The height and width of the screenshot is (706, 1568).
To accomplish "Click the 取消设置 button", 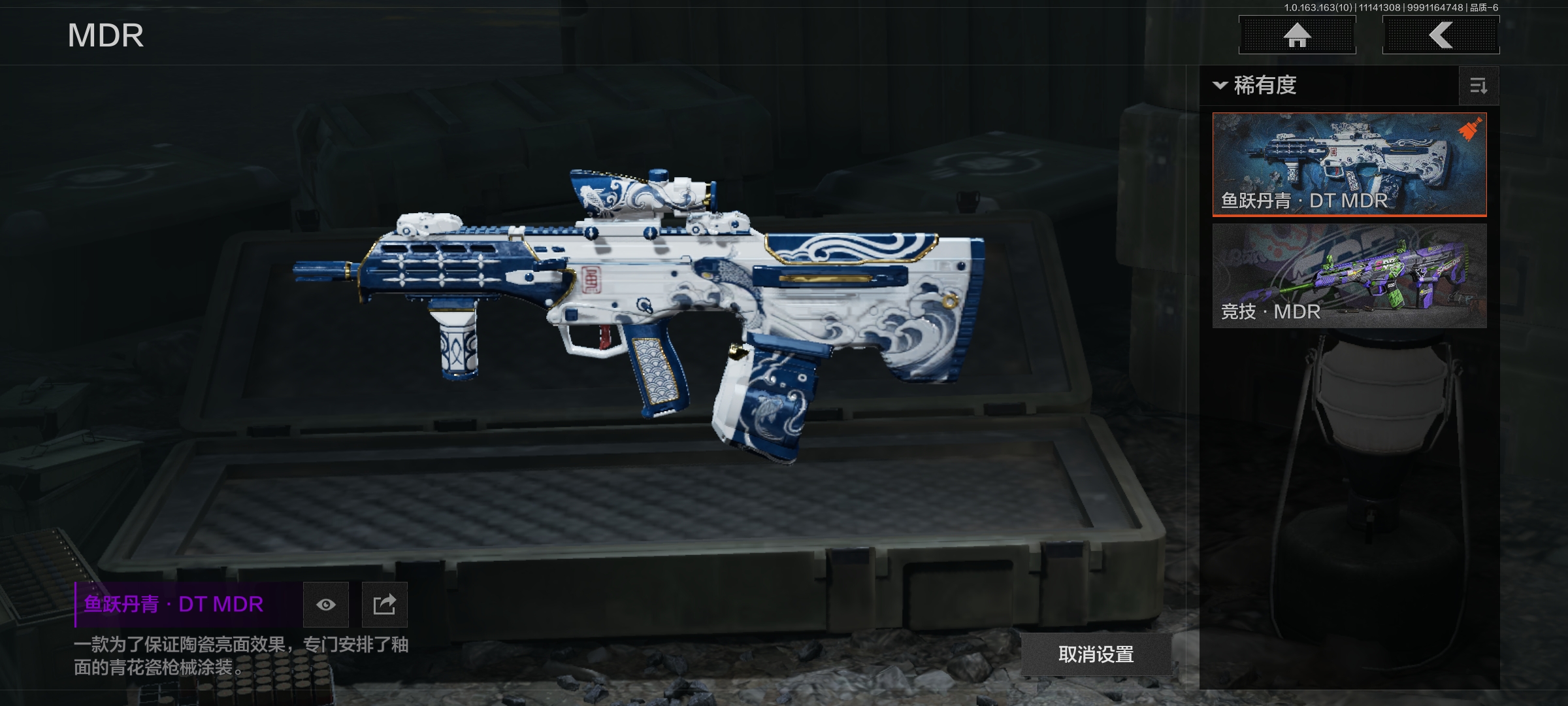I will 1096,654.
